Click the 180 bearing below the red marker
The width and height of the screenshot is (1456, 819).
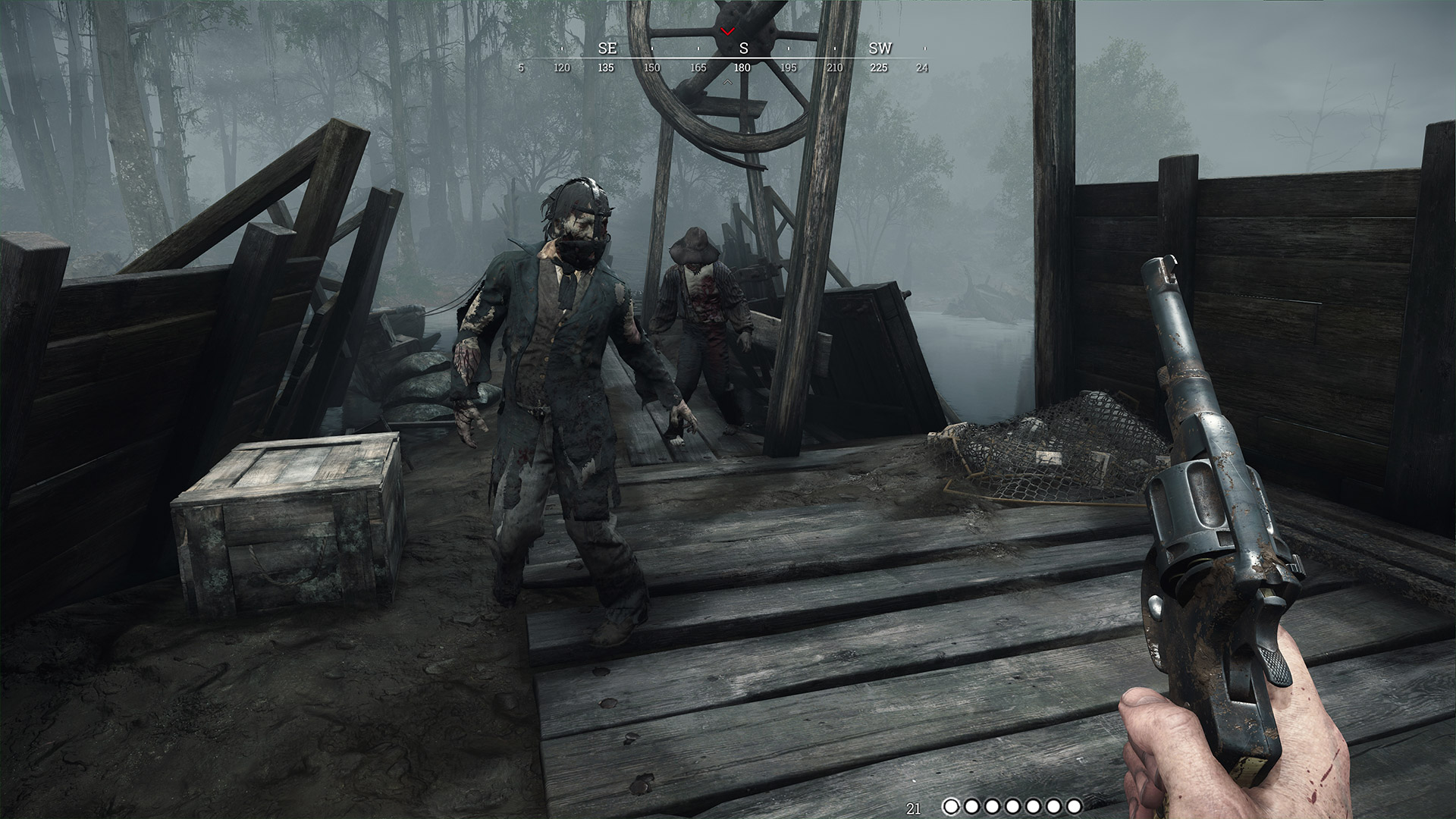coord(742,67)
